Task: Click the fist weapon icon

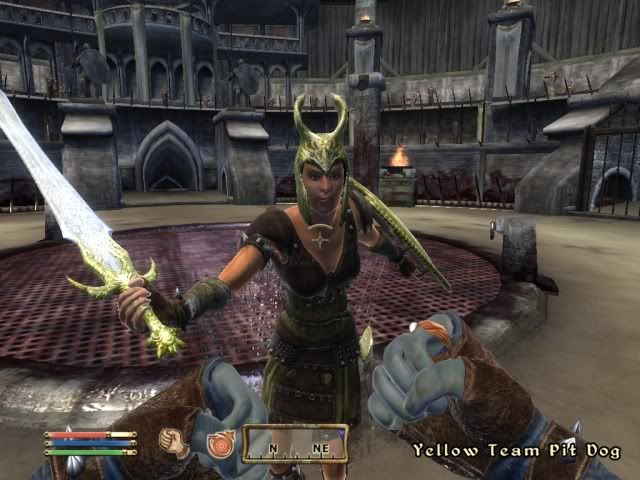Action: 177,443
